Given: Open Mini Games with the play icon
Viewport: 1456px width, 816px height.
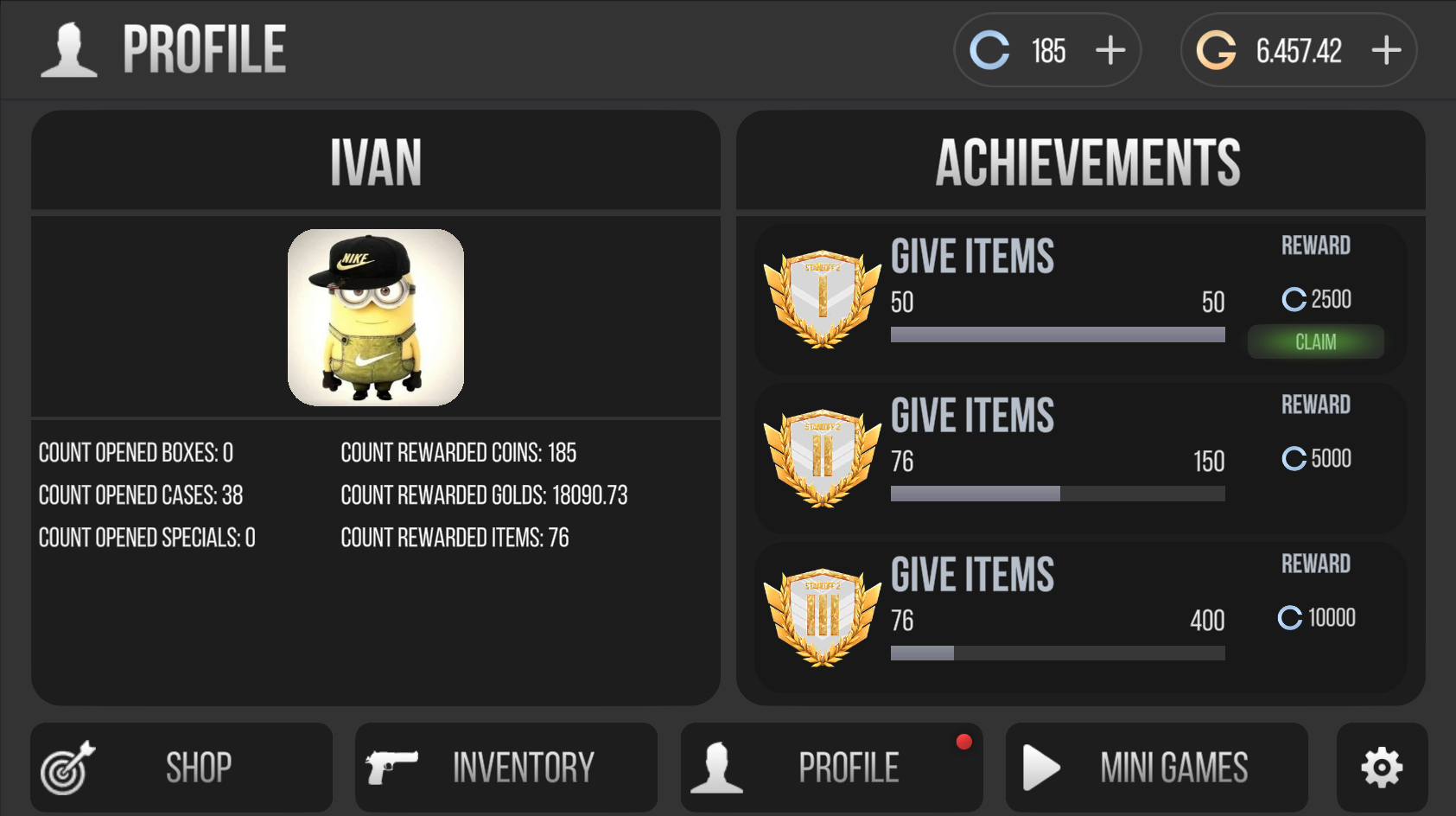Looking at the screenshot, I should [x=1040, y=766].
